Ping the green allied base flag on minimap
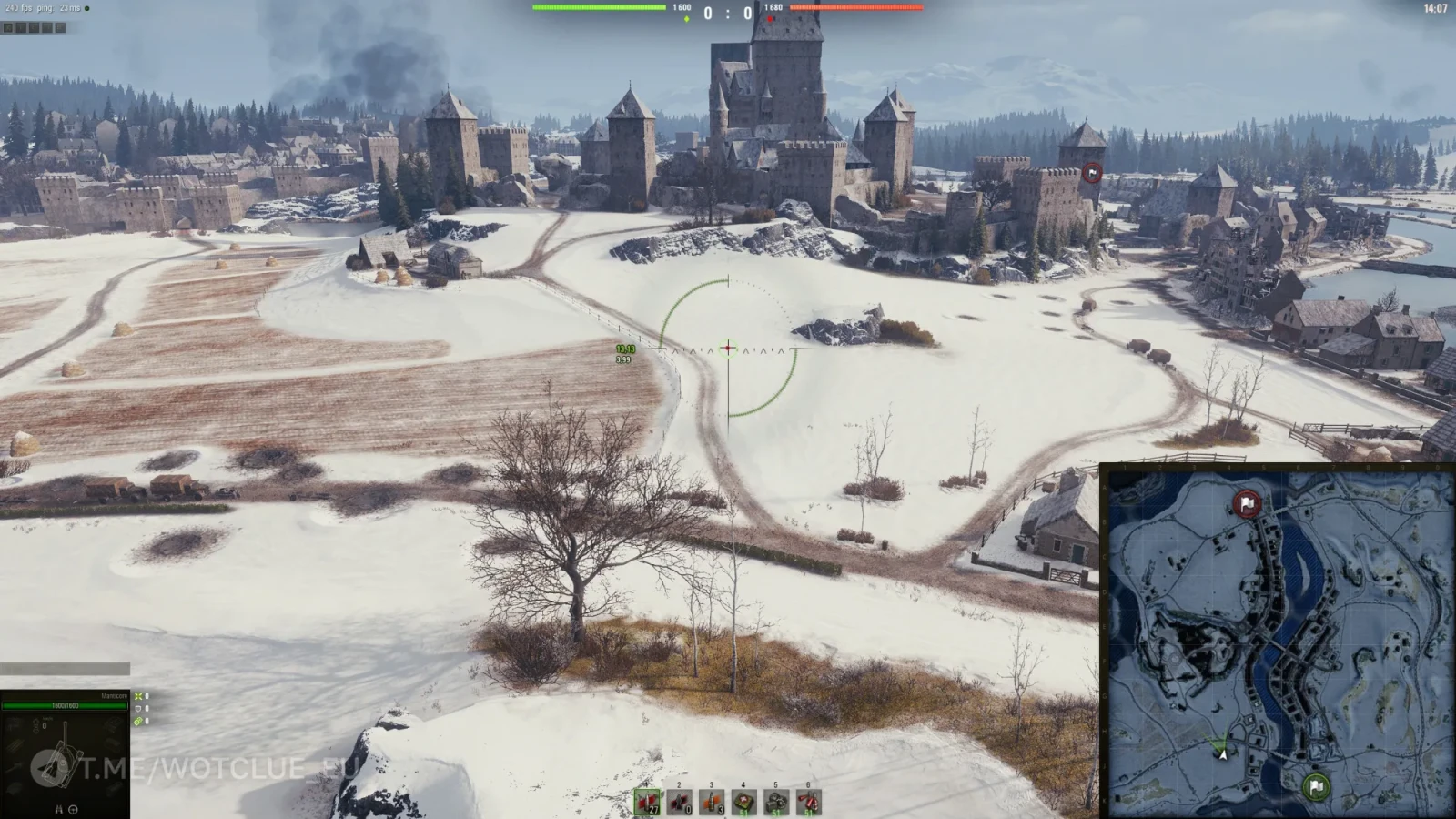The width and height of the screenshot is (1456, 819). pos(1316,786)
